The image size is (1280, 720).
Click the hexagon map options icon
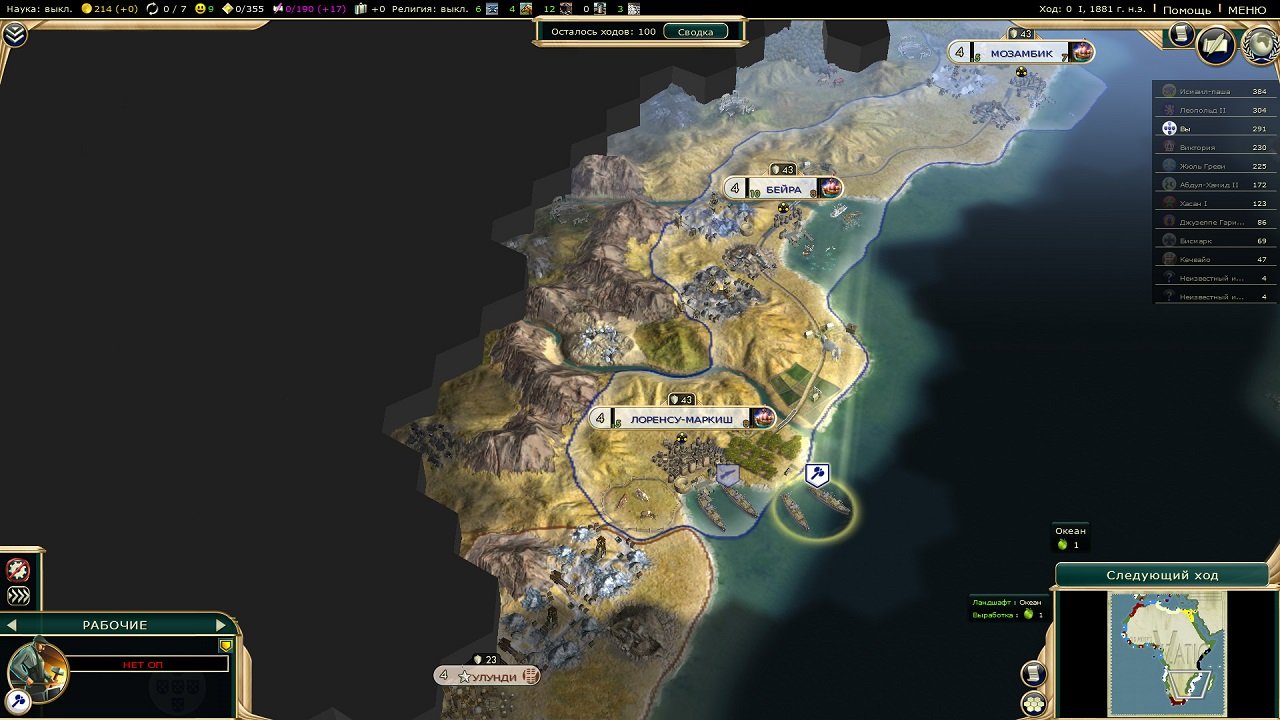[x=1036, y=703]
